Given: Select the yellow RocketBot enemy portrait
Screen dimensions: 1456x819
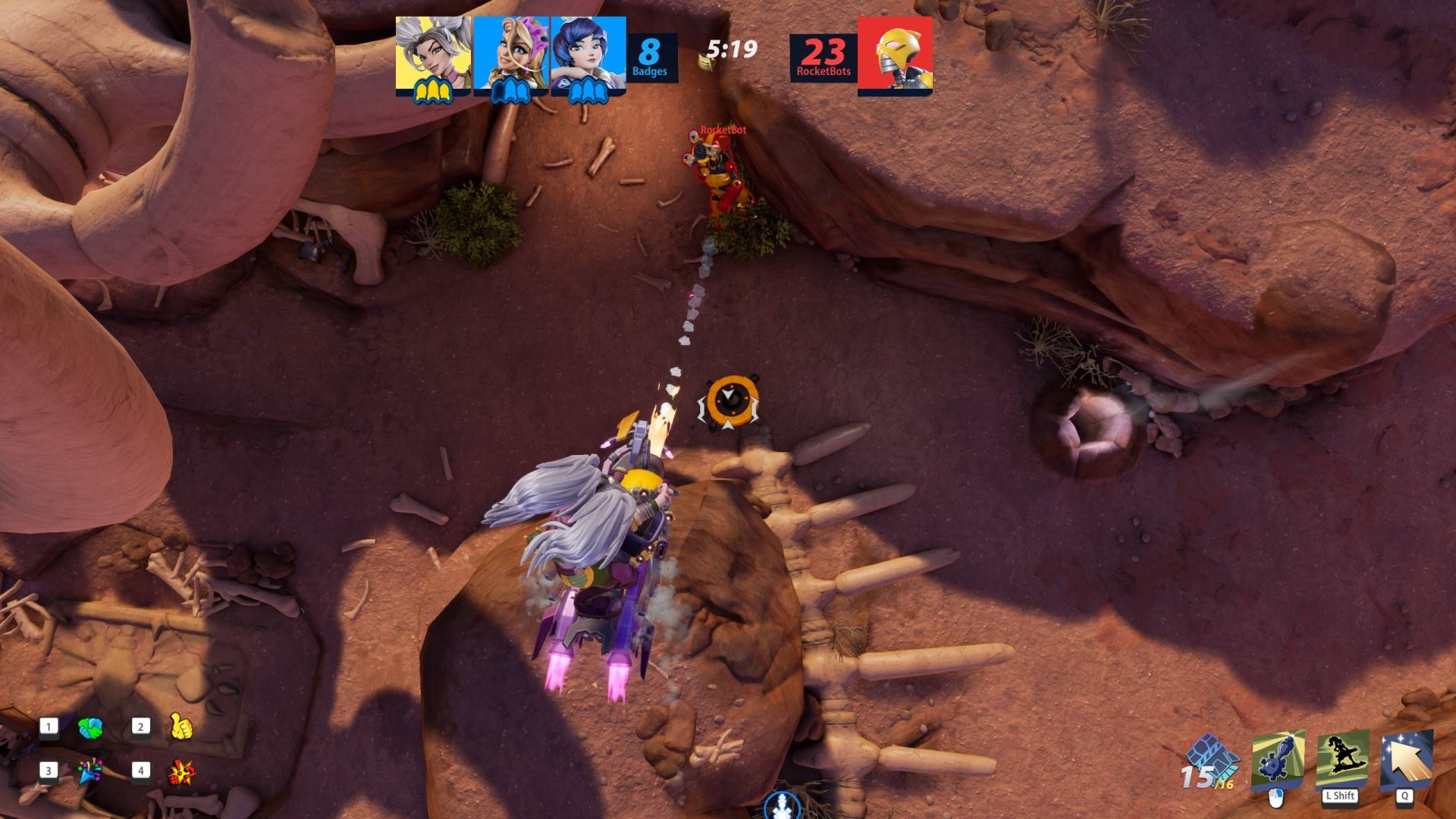Looking at the screenshot, I should pos(895,55).
